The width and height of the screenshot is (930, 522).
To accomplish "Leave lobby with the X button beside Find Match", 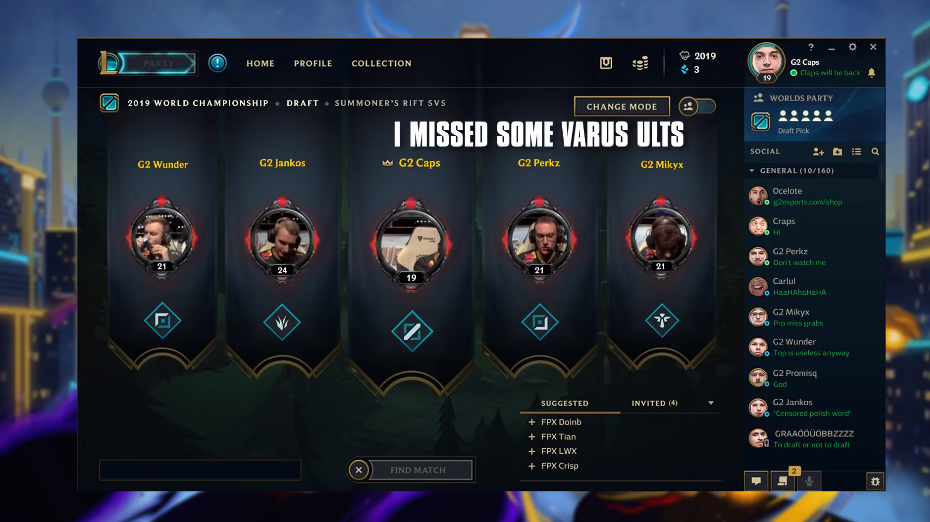I will [x=359, y=470].
